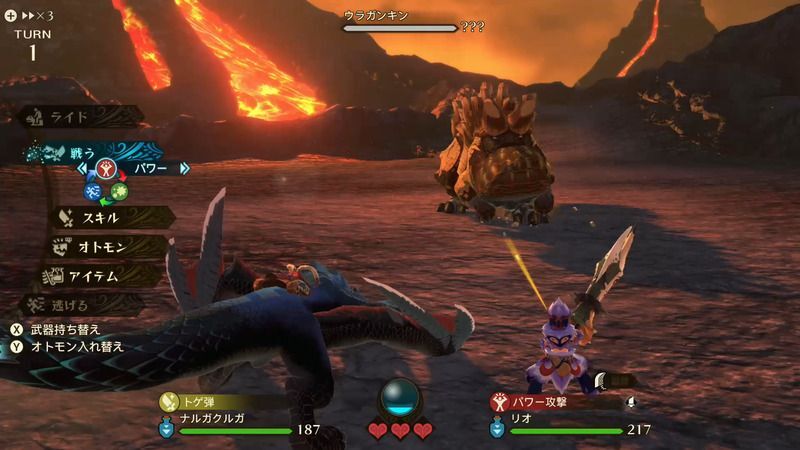Select the ライド (Ride) command
The height and width of the screenshot is (450, 800).
[x=72, y=117]
